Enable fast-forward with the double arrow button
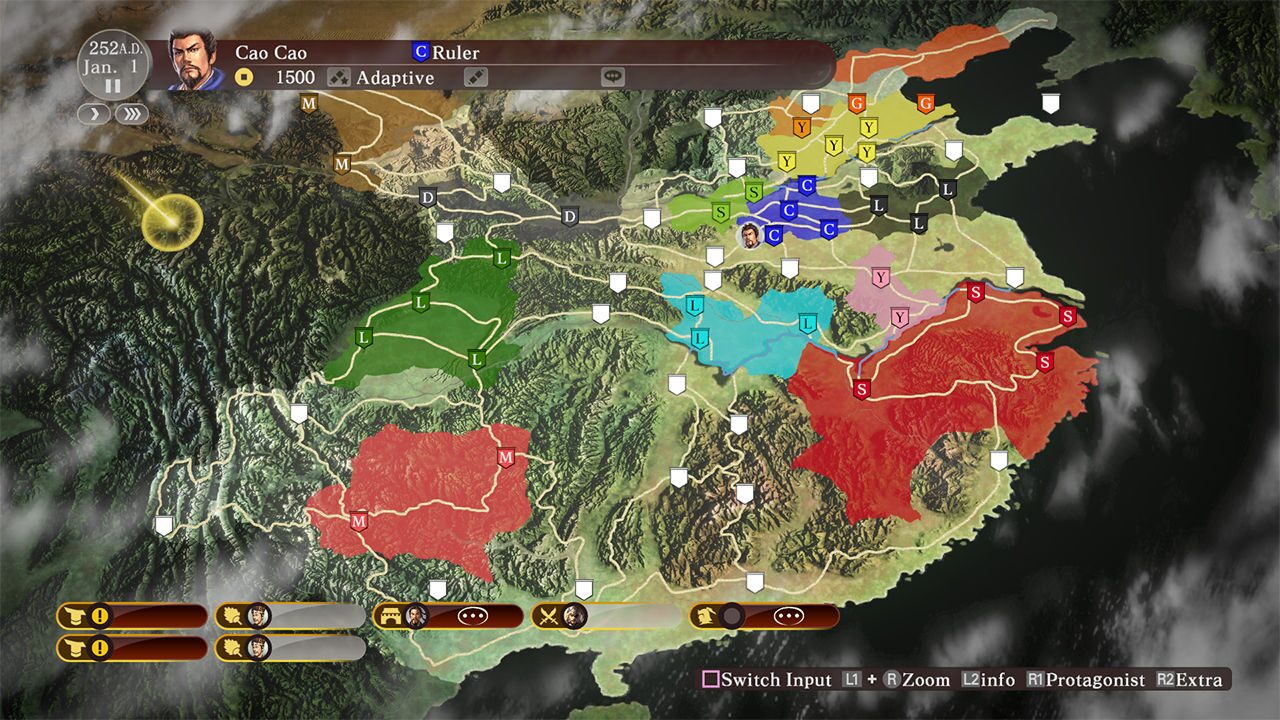This screenshot has height=720, width=1280. [131, 114]
